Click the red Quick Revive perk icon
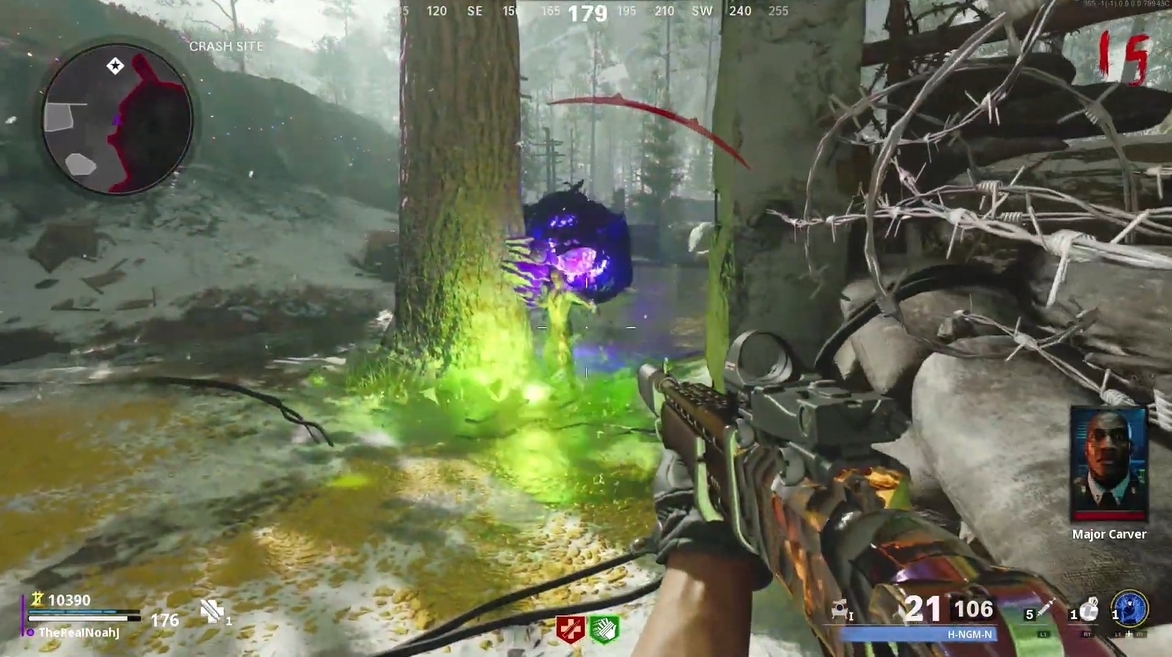The width and height of the screenshot is (1172, 657). pyautogui.click(x=570, y=629)
